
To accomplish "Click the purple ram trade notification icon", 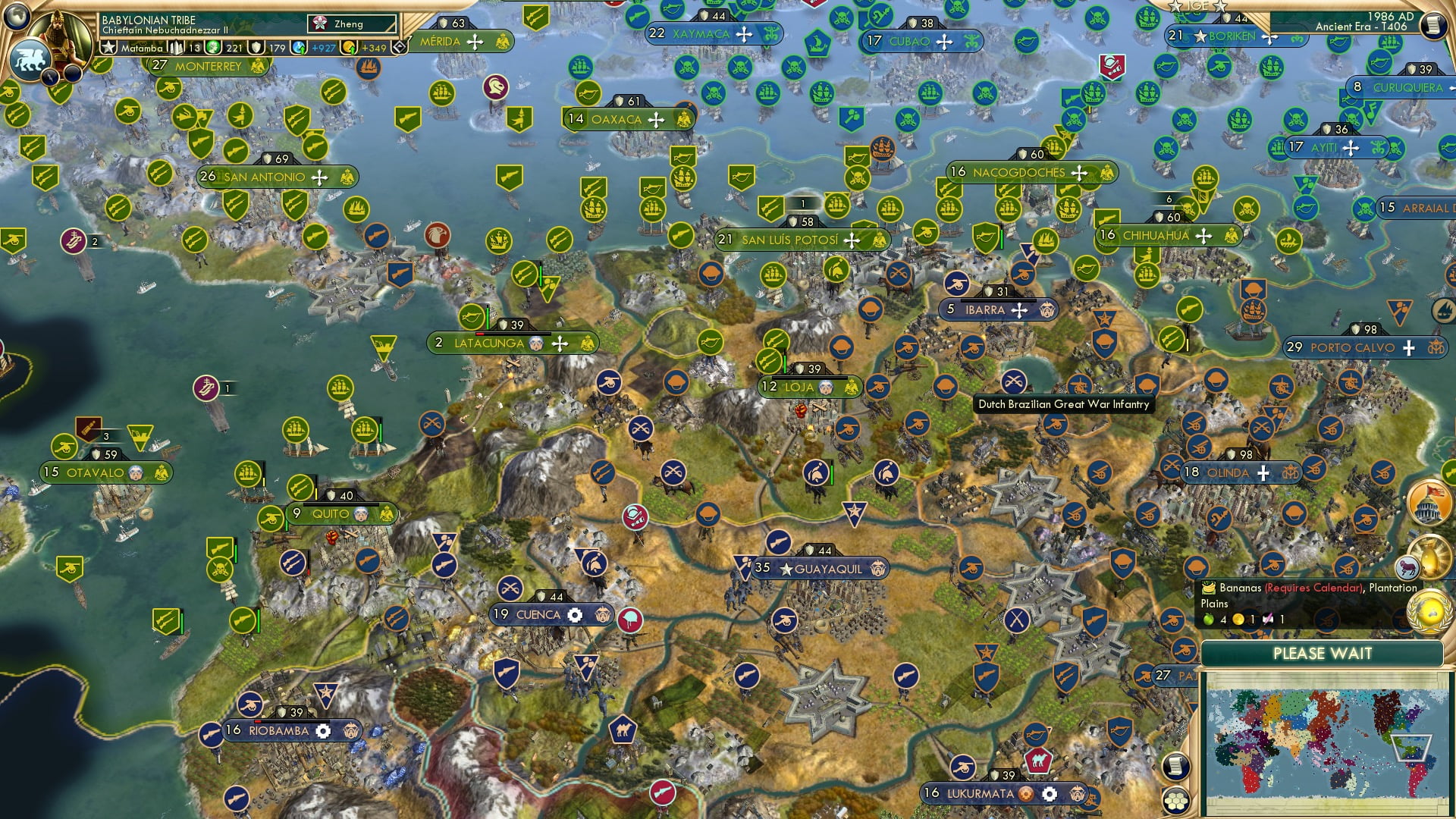I will 1407,566.
